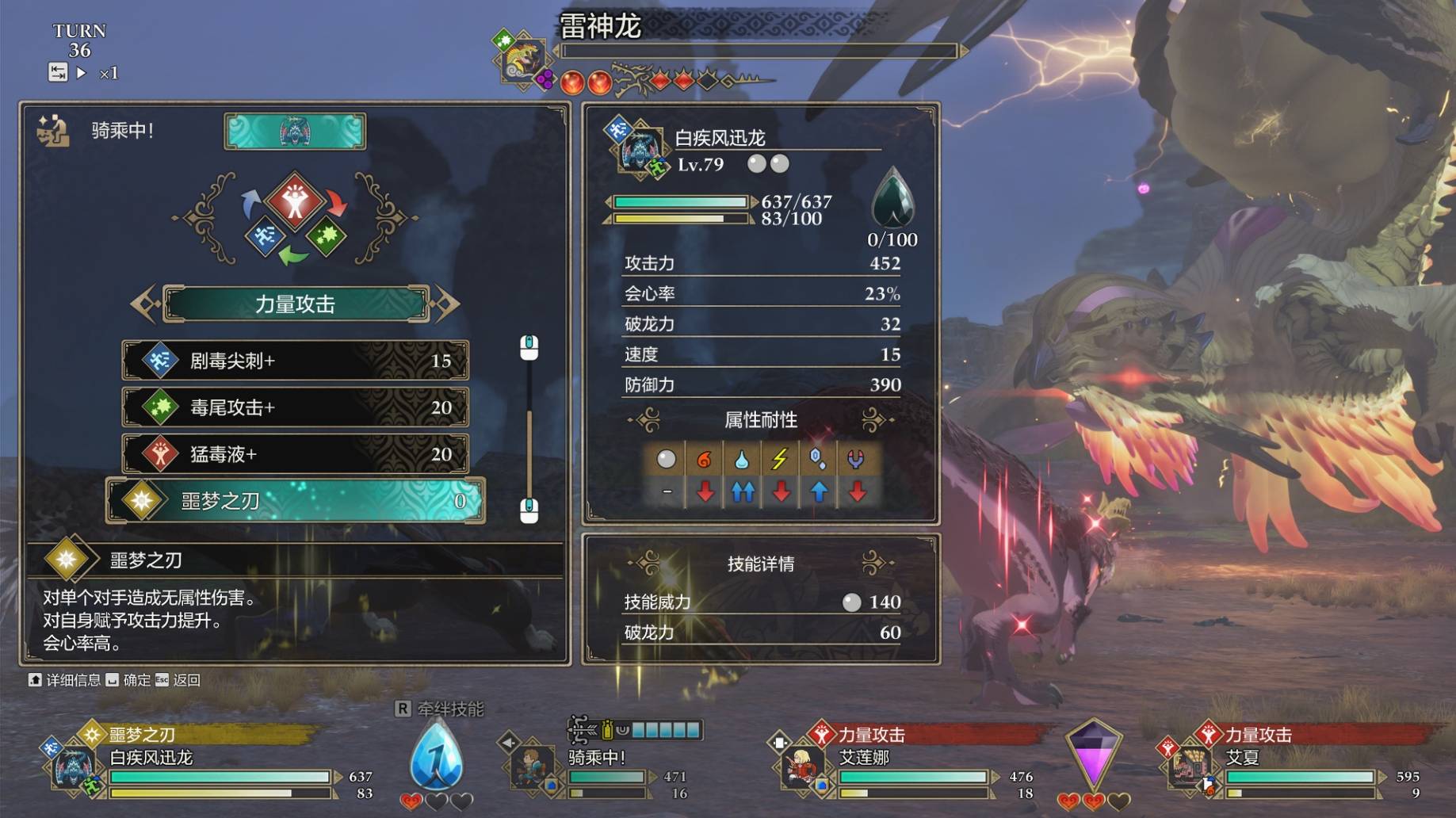Click the skill list scrollbar

point(529,428)
